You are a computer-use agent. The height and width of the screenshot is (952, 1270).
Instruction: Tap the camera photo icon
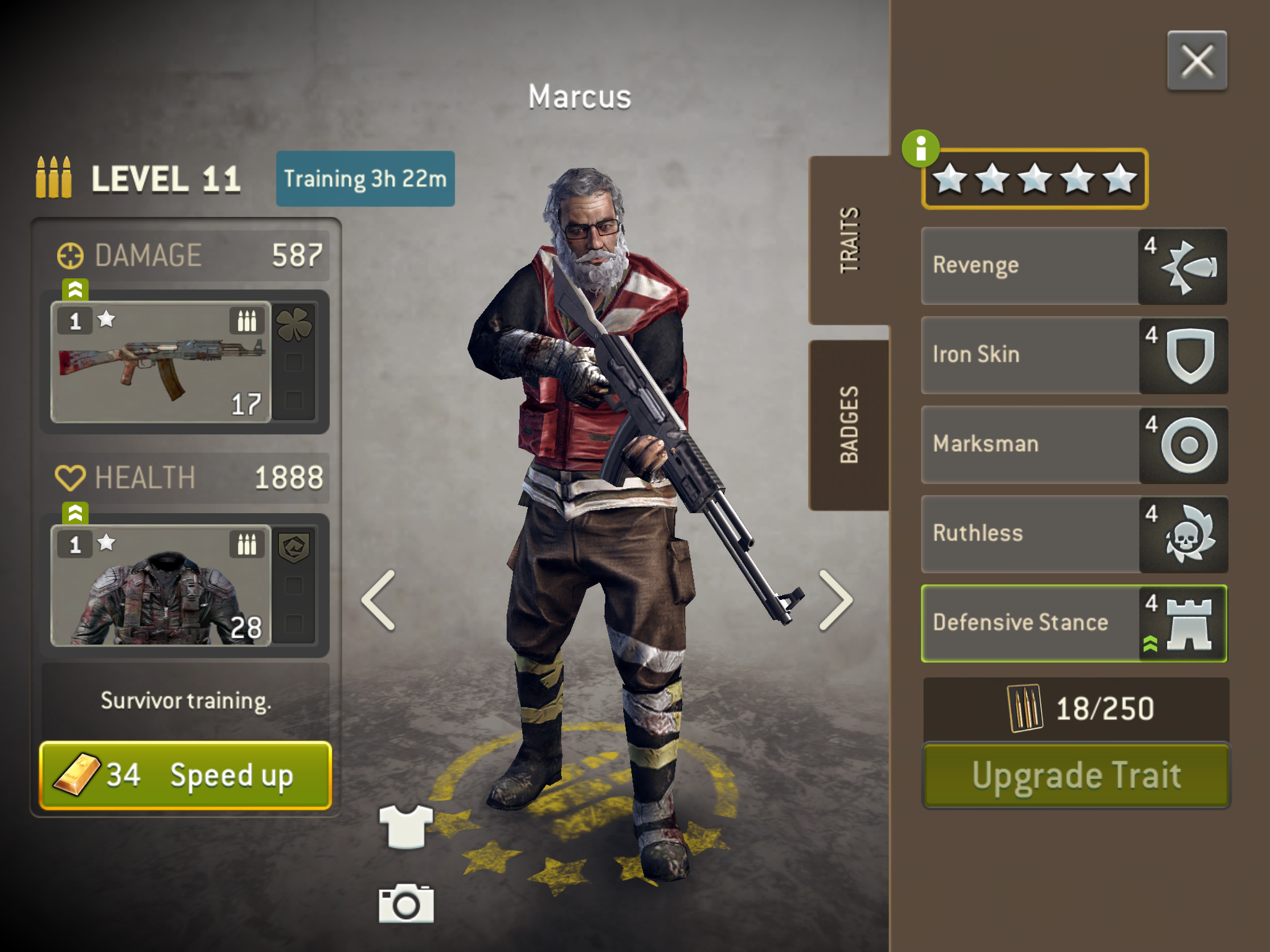coord(406,904)
